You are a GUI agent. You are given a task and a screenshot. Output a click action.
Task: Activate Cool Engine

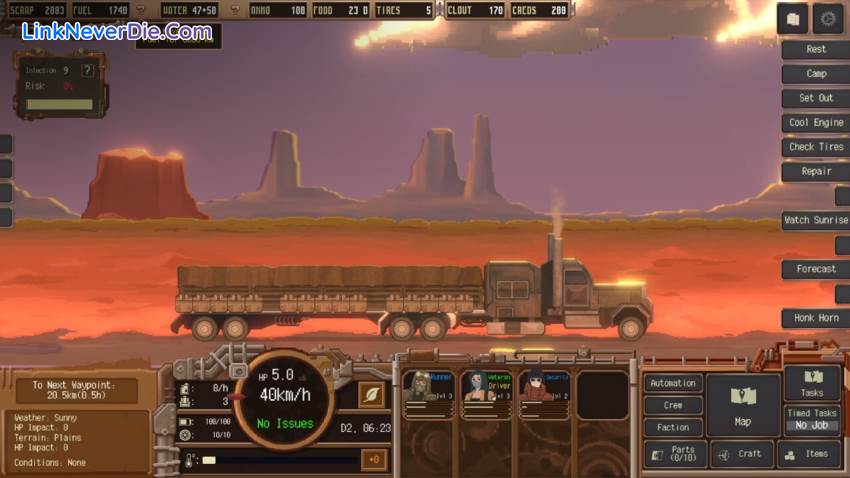(816, 123)
